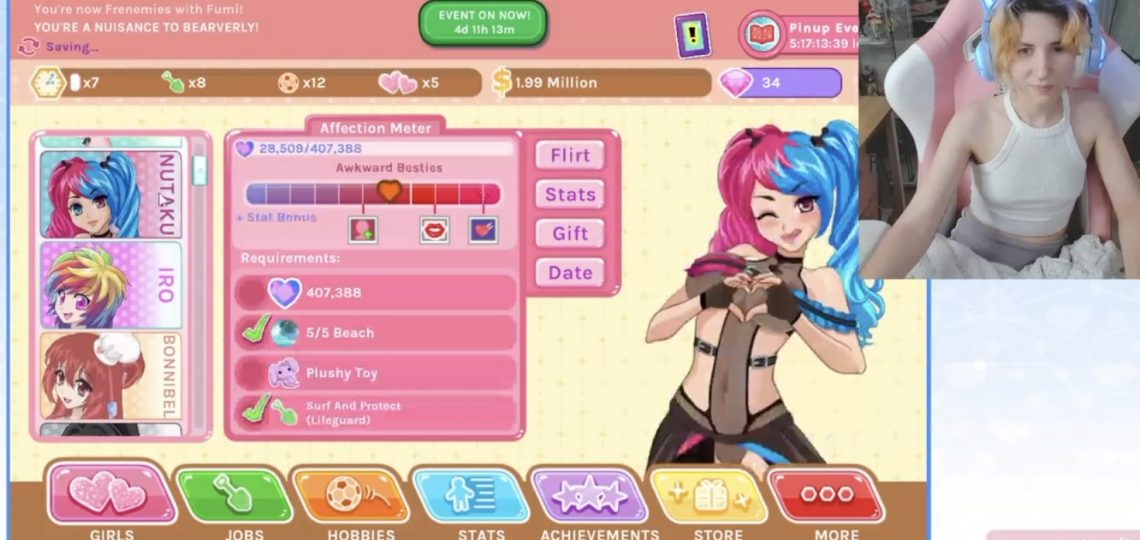Select the Date button
The width and height of the screenshot is (1140, 540).
pyautogui.click(x=570, y=272)
